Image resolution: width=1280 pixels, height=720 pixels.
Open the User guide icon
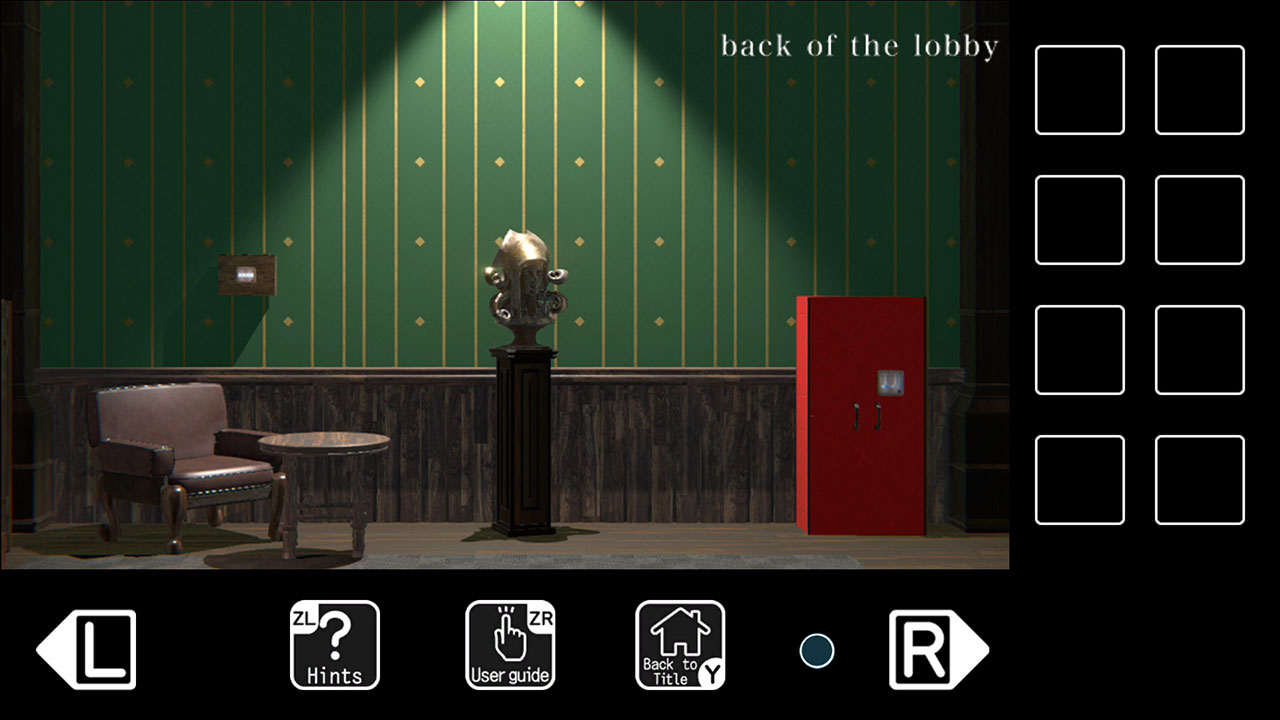click(x=511, y=645)
